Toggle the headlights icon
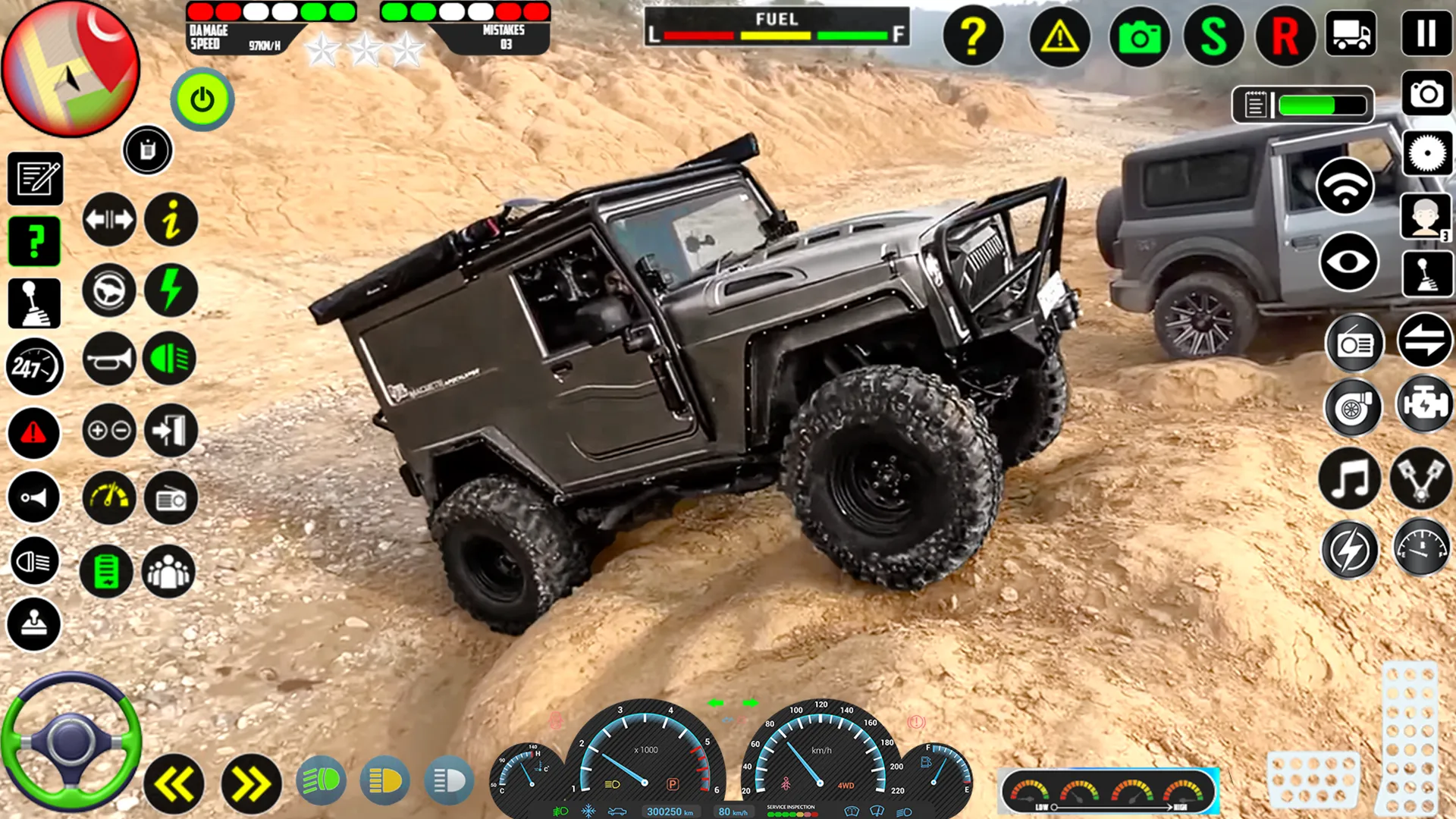The width and height of the screenshot is (1456, 819). pos(34,562)
